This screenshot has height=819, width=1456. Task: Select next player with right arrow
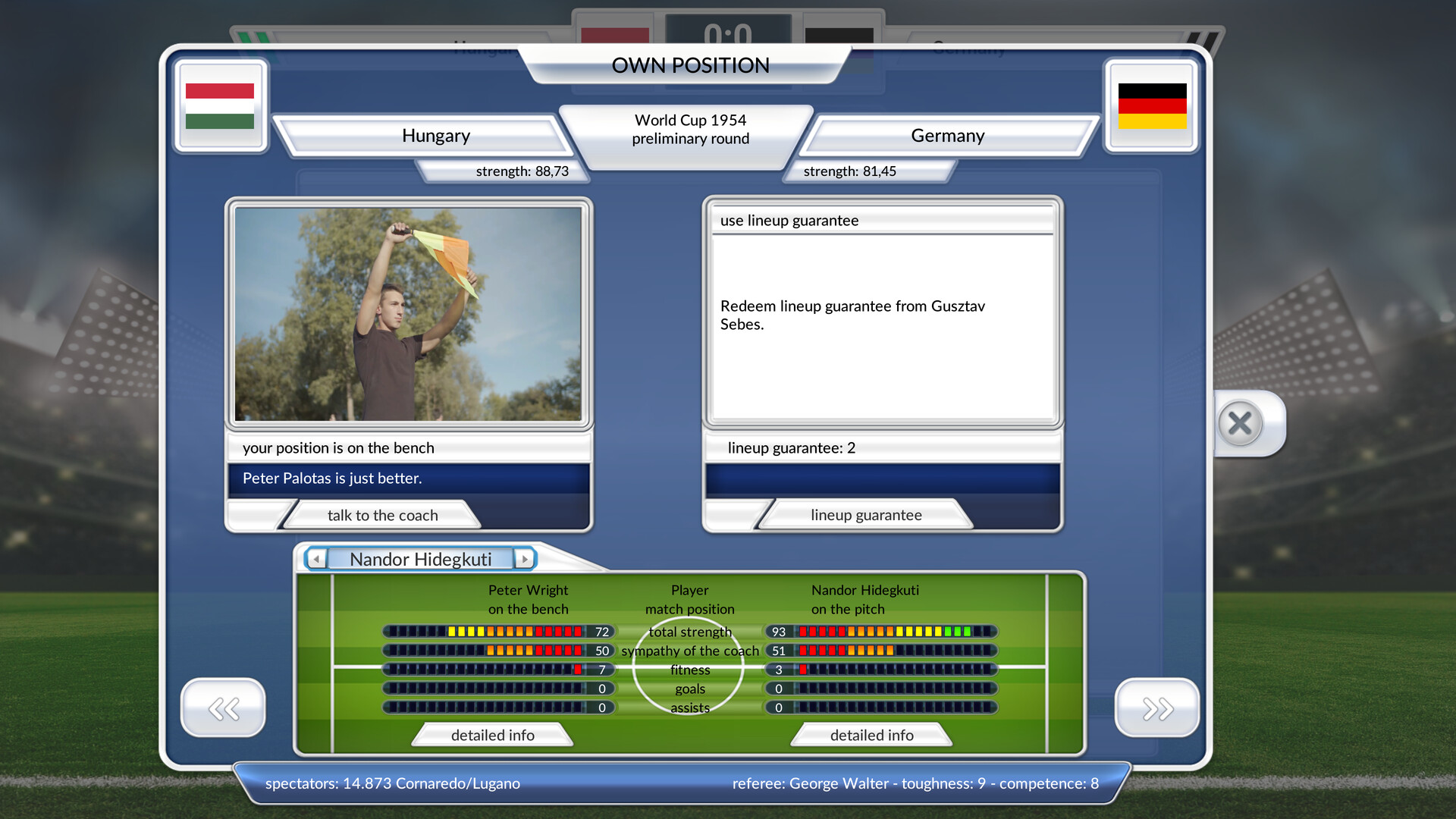pyautogui.click(x=526, y=559)
